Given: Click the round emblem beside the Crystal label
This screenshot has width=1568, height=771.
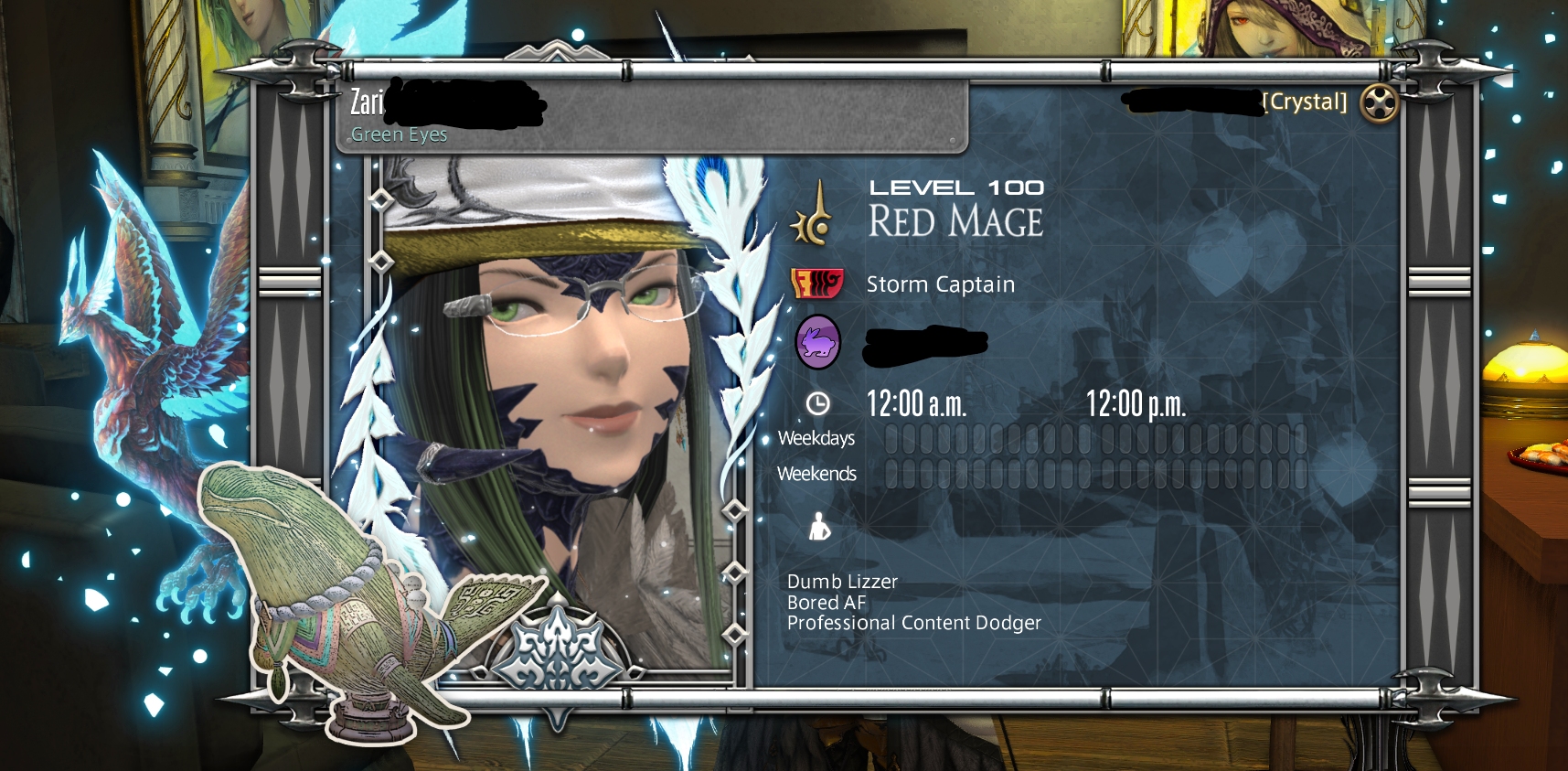Looking at the screenshot, I should (1379, 102).
